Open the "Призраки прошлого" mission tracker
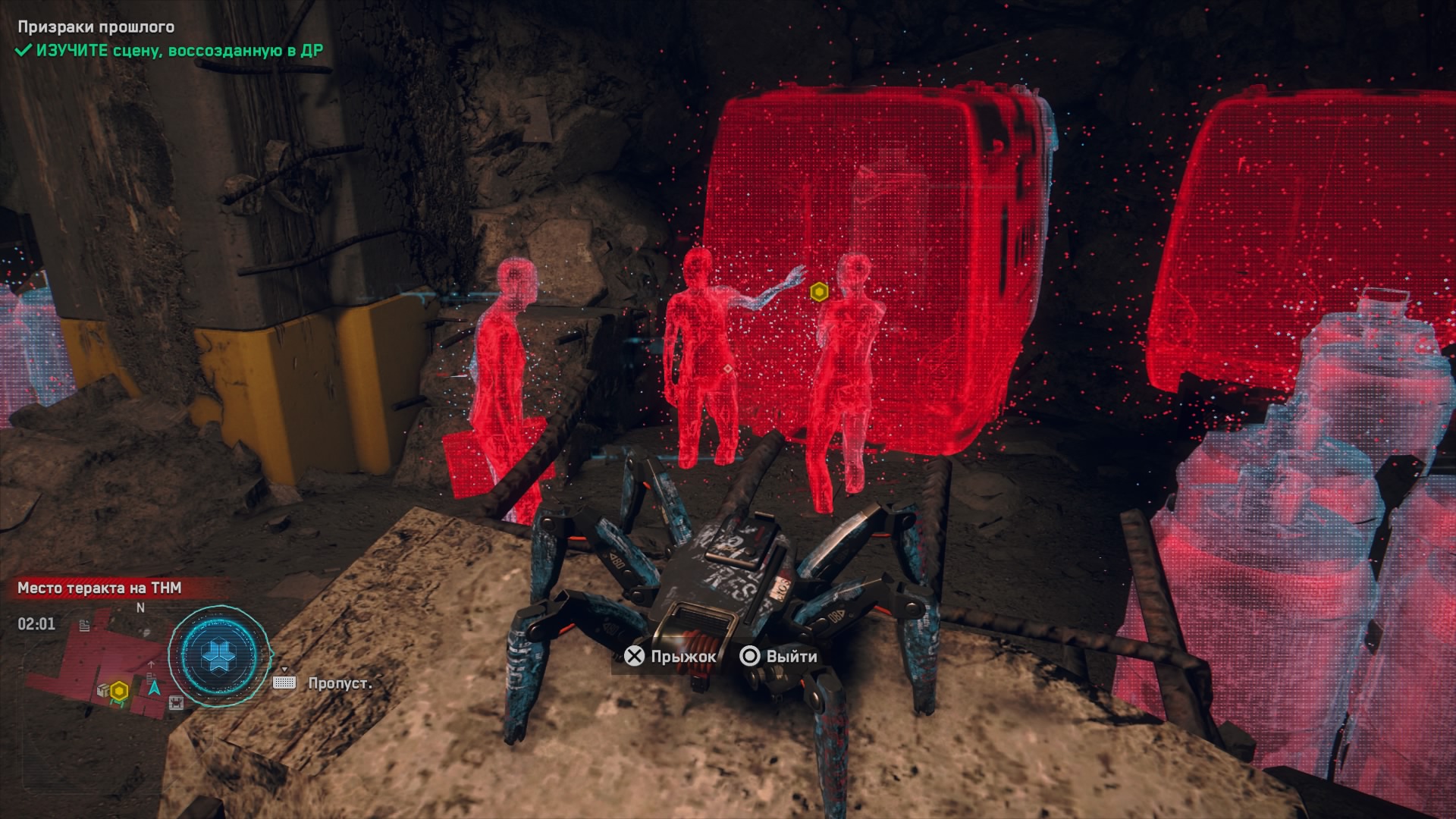 [96, 27]
